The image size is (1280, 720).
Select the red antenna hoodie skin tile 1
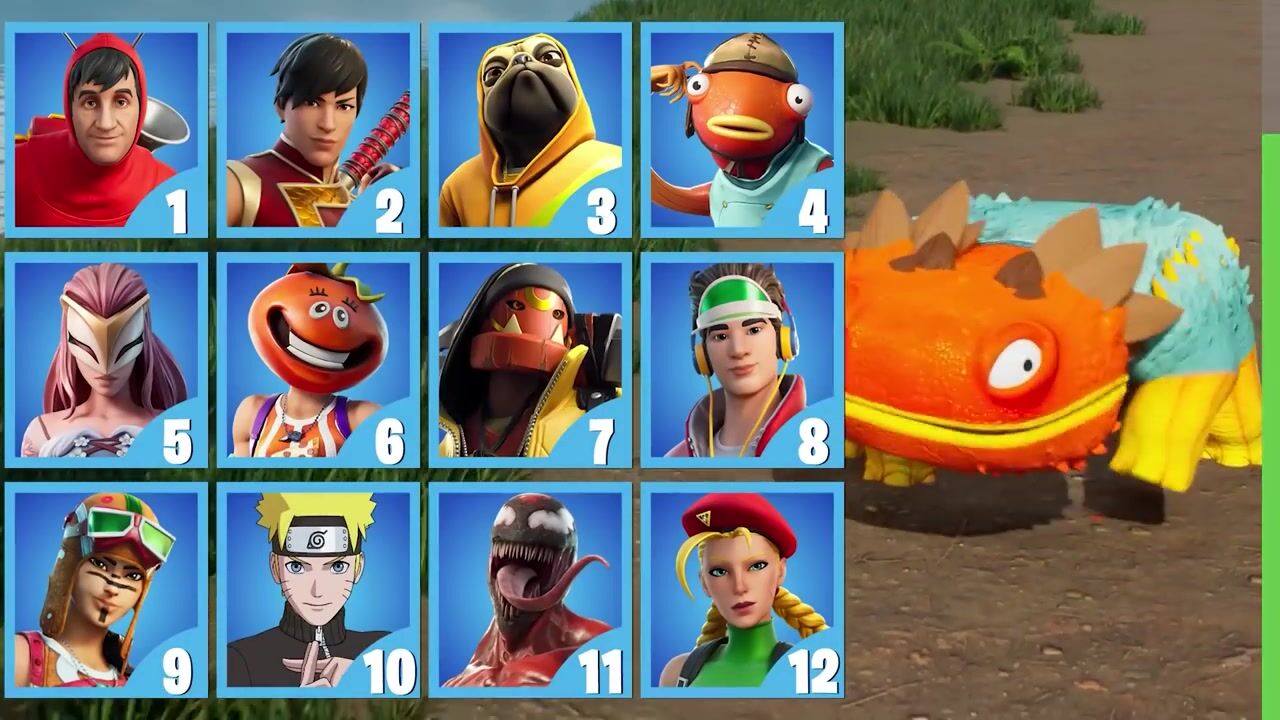tap(106, 130)
